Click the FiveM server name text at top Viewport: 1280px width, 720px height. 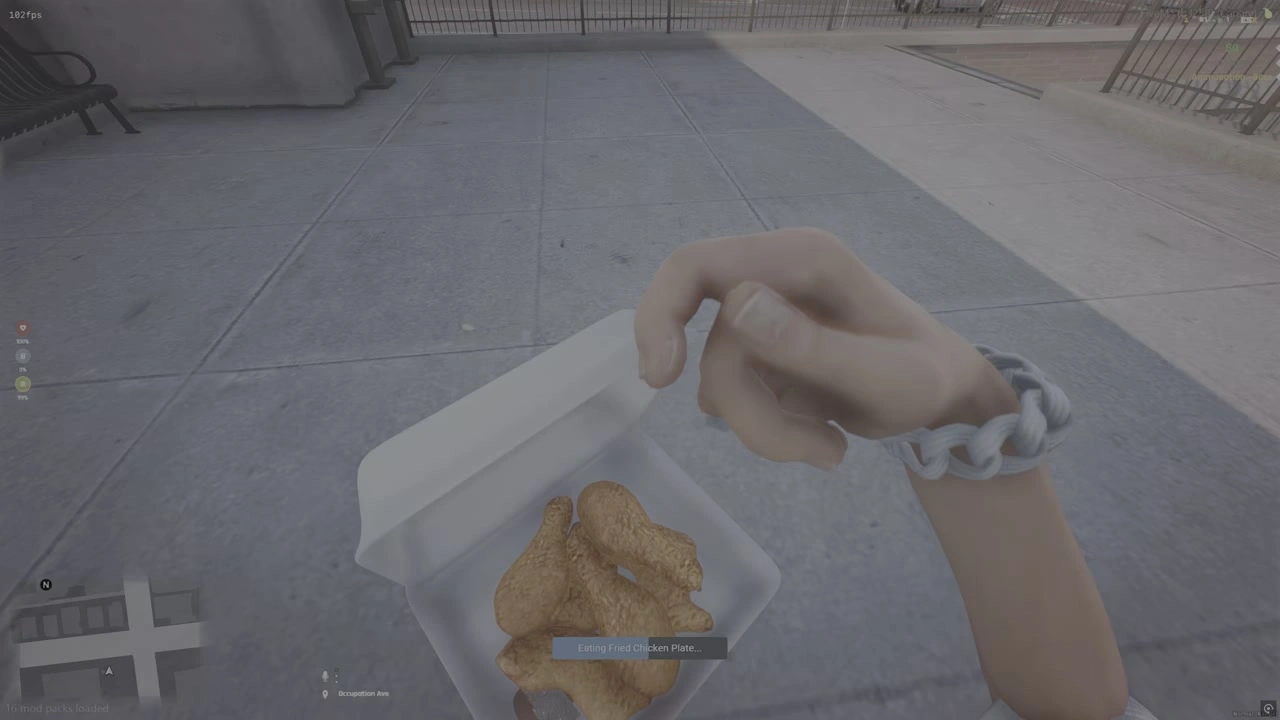[1198, 13]
